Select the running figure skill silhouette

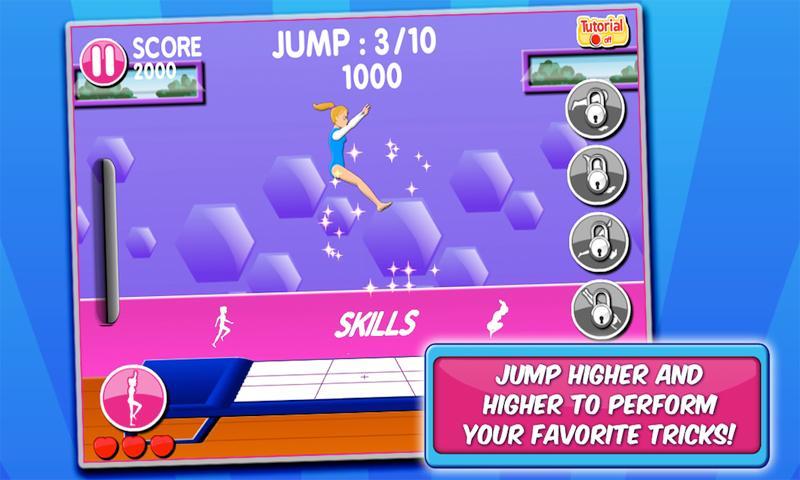[x=220, y=326]
